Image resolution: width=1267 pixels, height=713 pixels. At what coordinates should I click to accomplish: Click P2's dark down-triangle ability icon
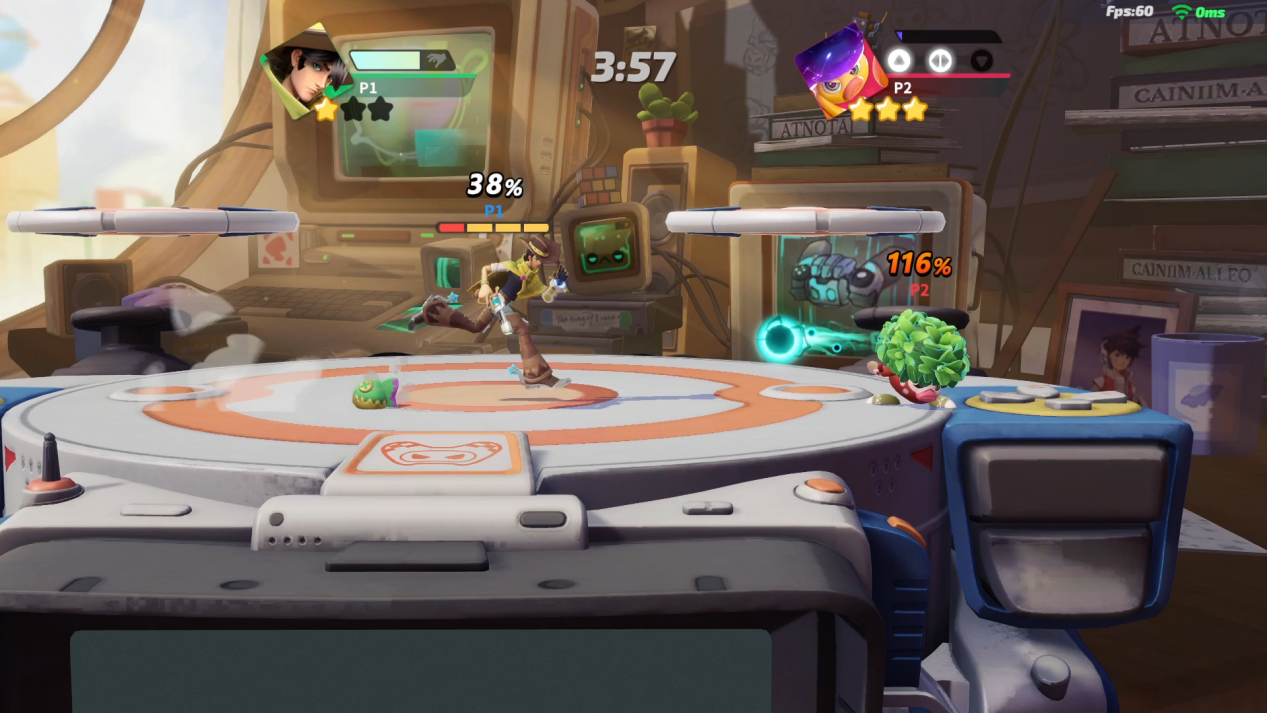tap(982, 60)
